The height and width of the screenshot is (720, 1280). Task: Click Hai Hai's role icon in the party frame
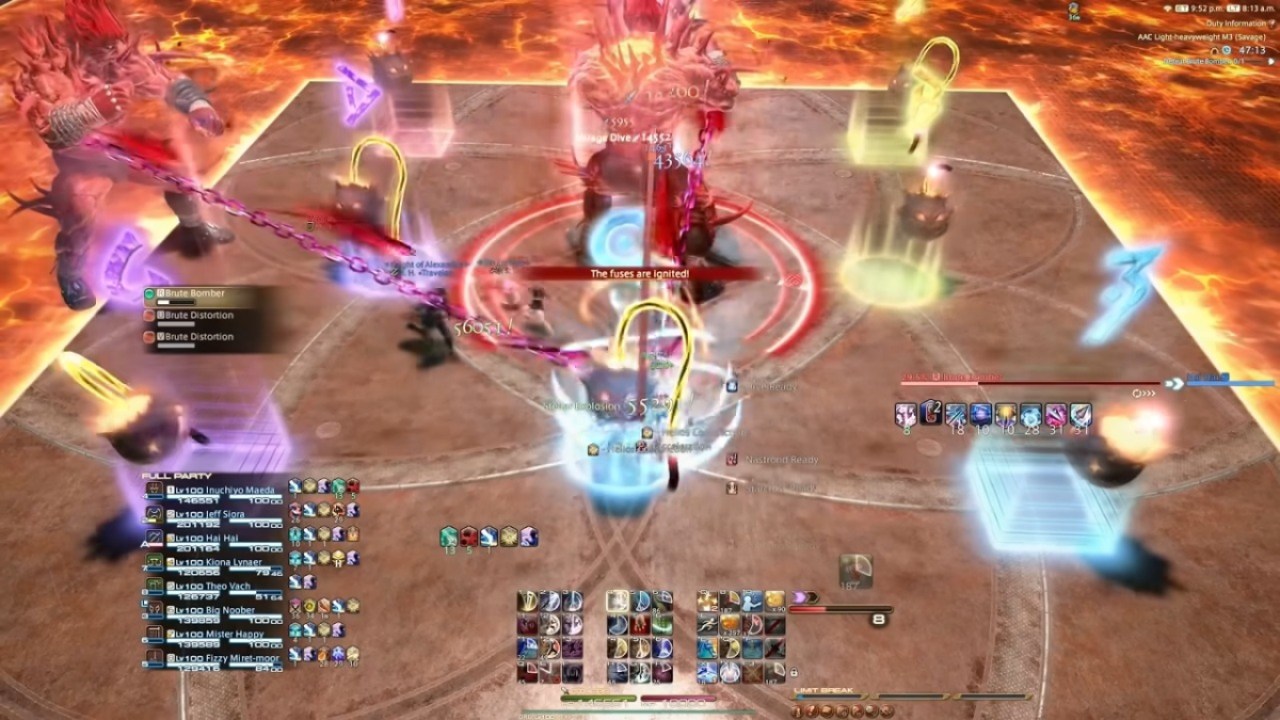click(171, 537)
